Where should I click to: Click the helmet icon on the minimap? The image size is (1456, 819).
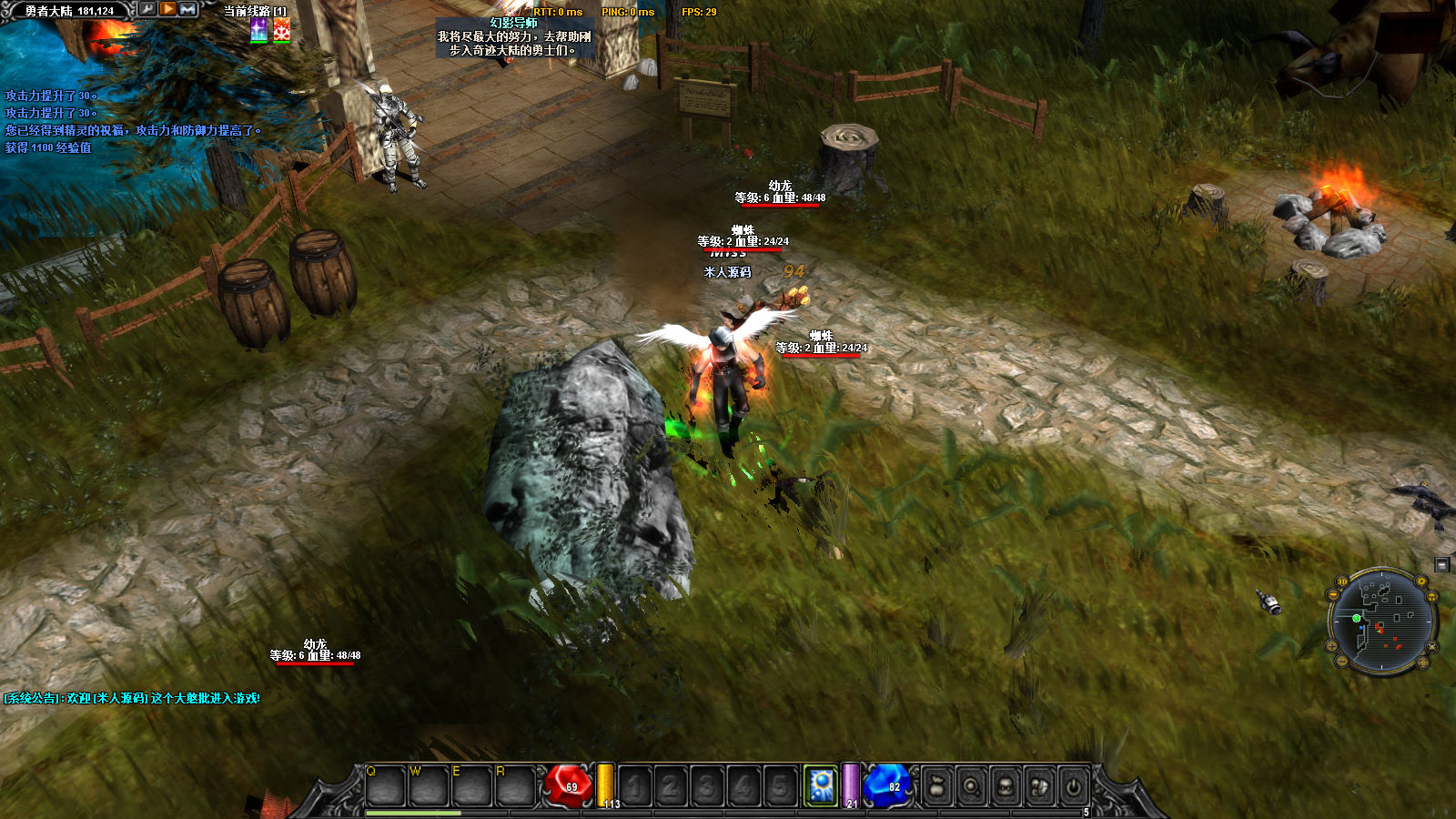point(1432,597)
